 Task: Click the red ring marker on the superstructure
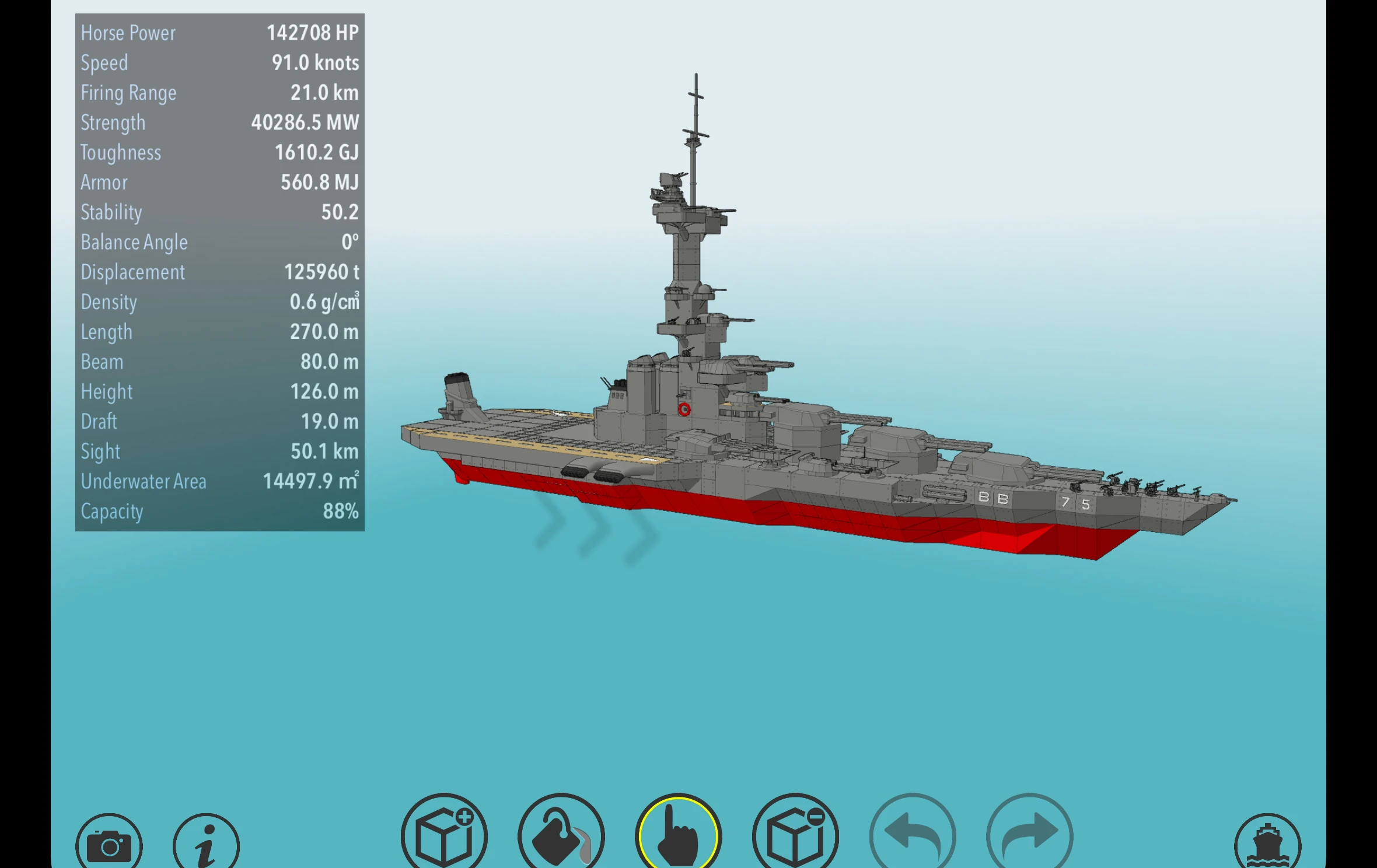(684, 408)
